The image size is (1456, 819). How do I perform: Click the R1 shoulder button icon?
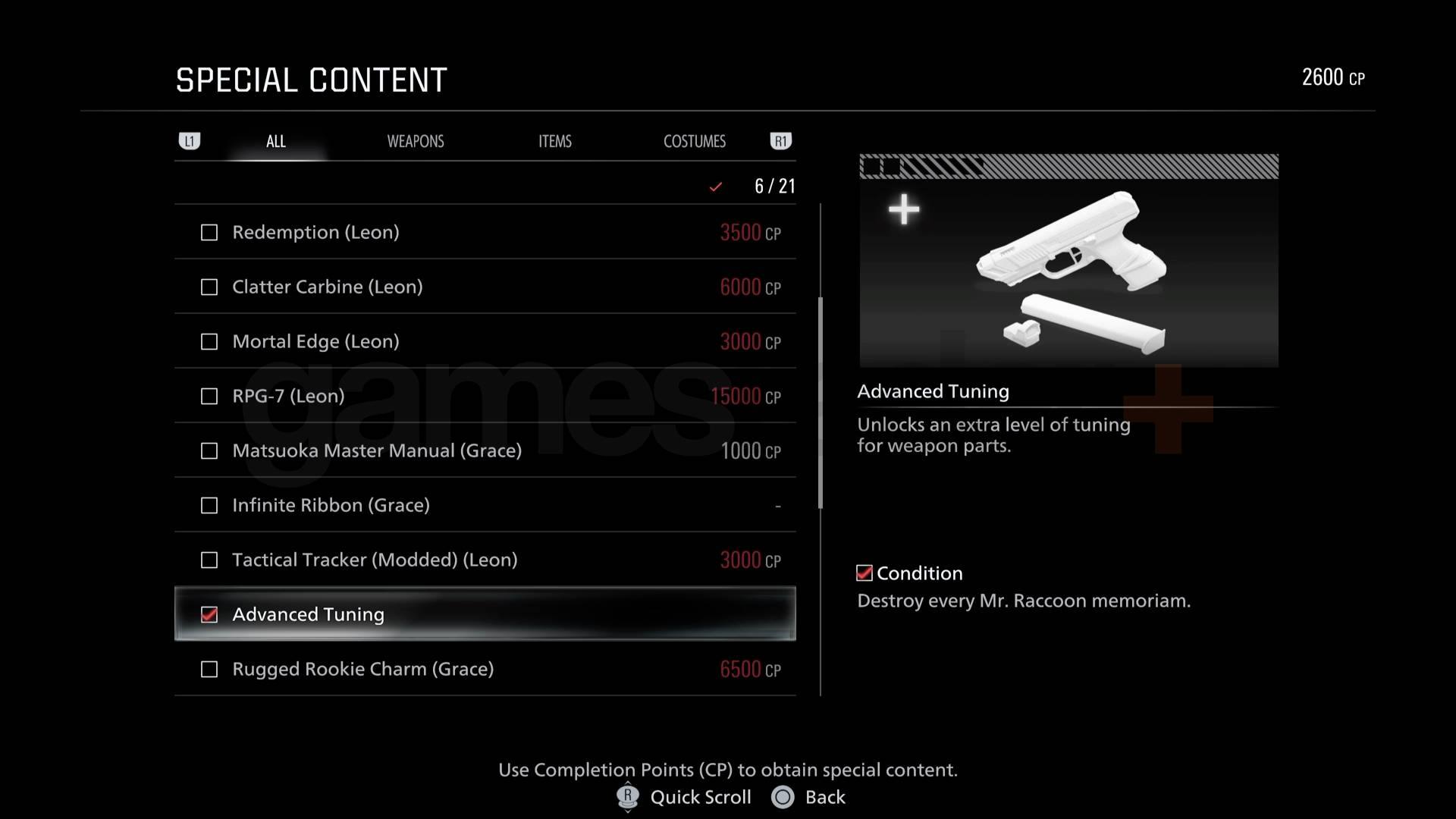pos(781,141)
